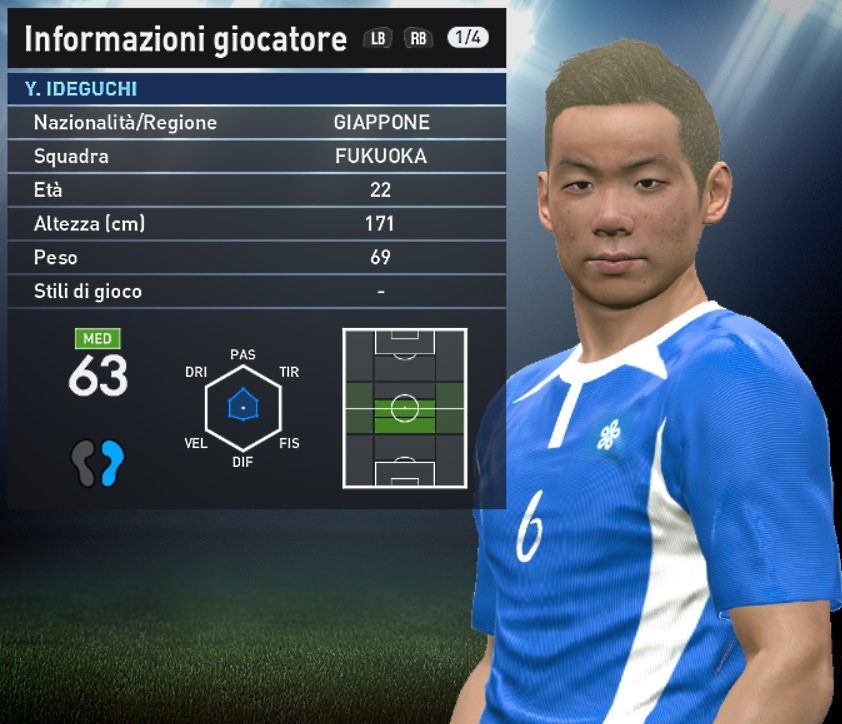Image resolution: width=842 pixels, height=724 pixels.
Task: Click the footprints preferred-foot icon
Action: pos(98,463)
